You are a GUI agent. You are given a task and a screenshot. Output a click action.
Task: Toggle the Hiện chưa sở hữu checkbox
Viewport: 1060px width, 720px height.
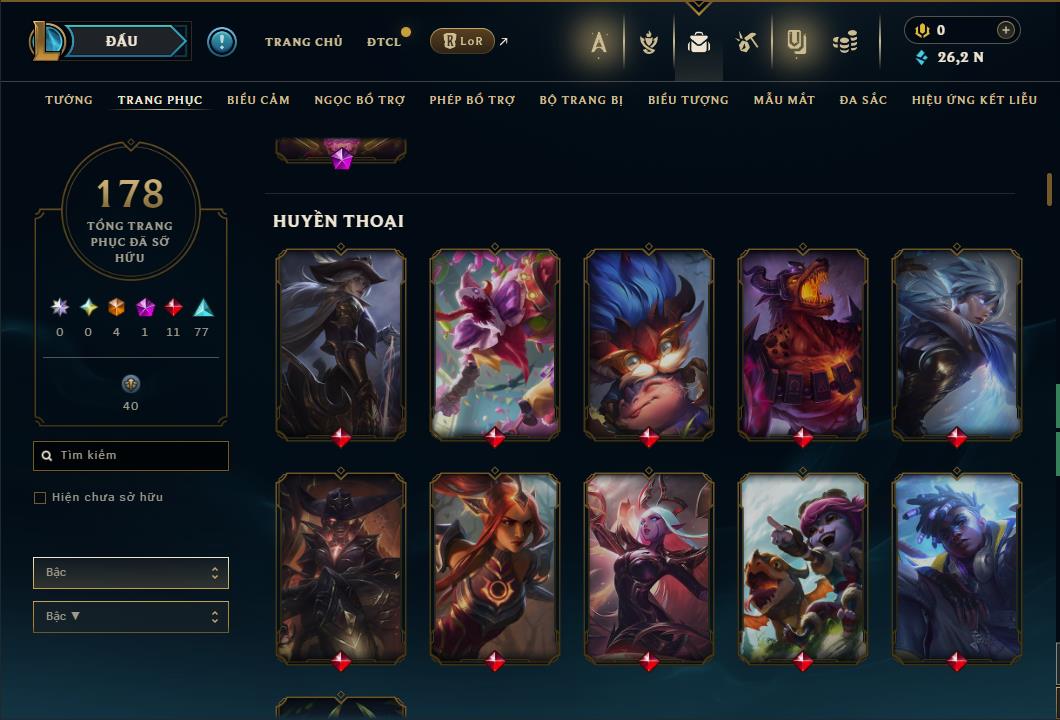point(40,498)
